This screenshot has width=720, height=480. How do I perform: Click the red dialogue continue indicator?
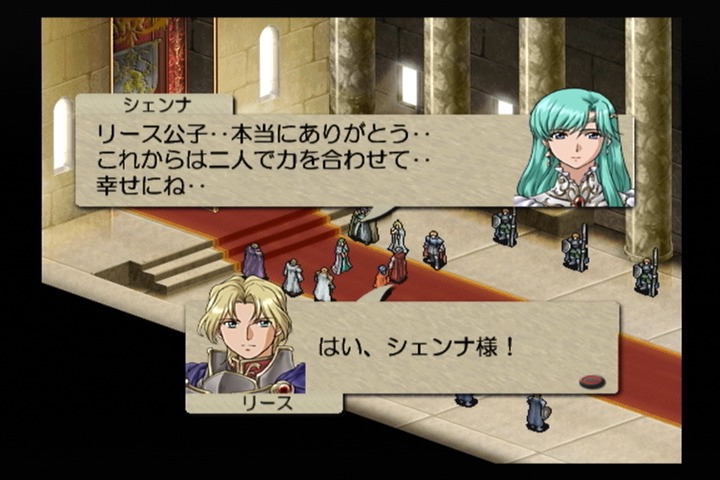coord(592,380)
